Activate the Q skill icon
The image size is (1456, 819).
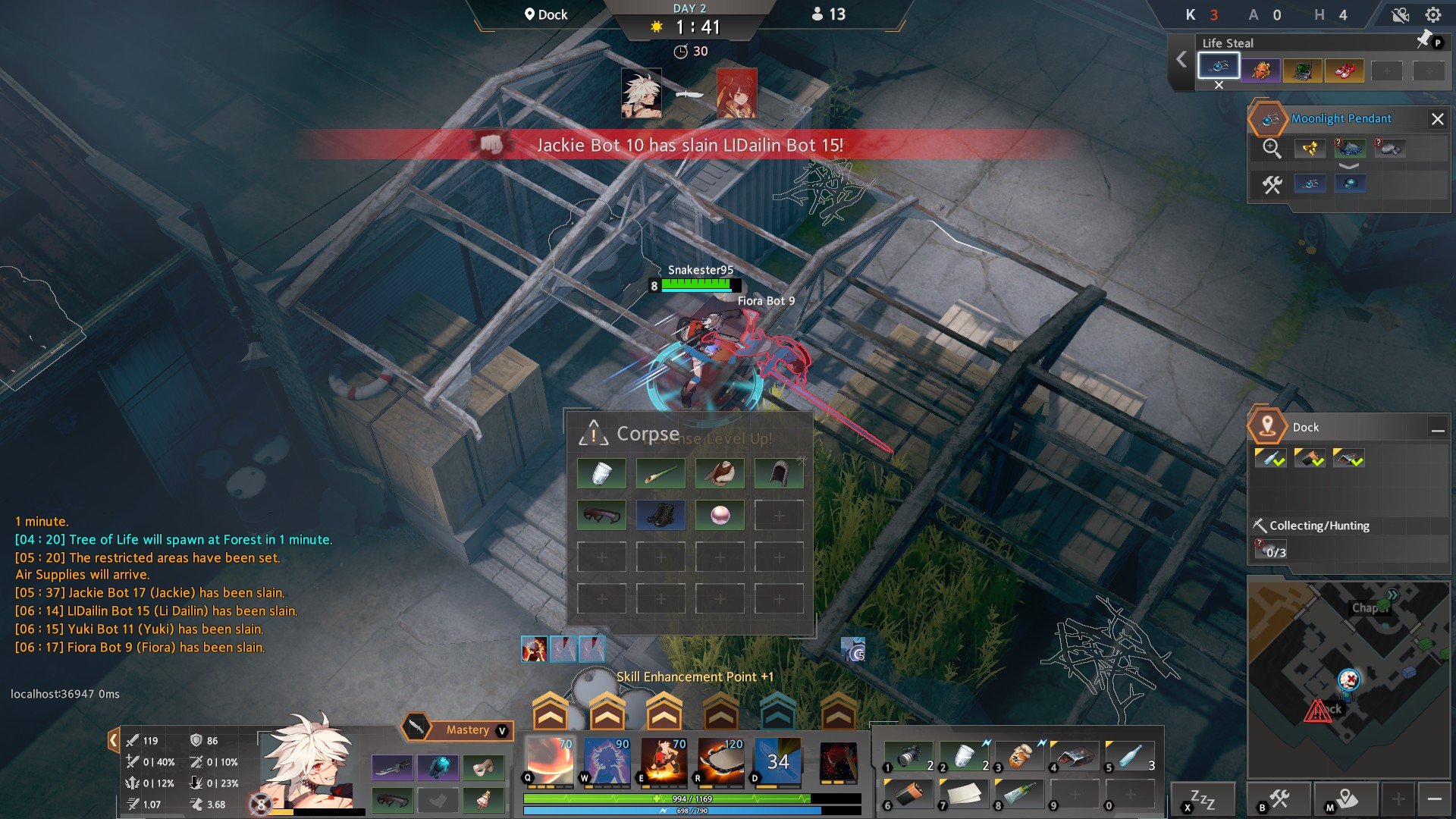(550, 760)
